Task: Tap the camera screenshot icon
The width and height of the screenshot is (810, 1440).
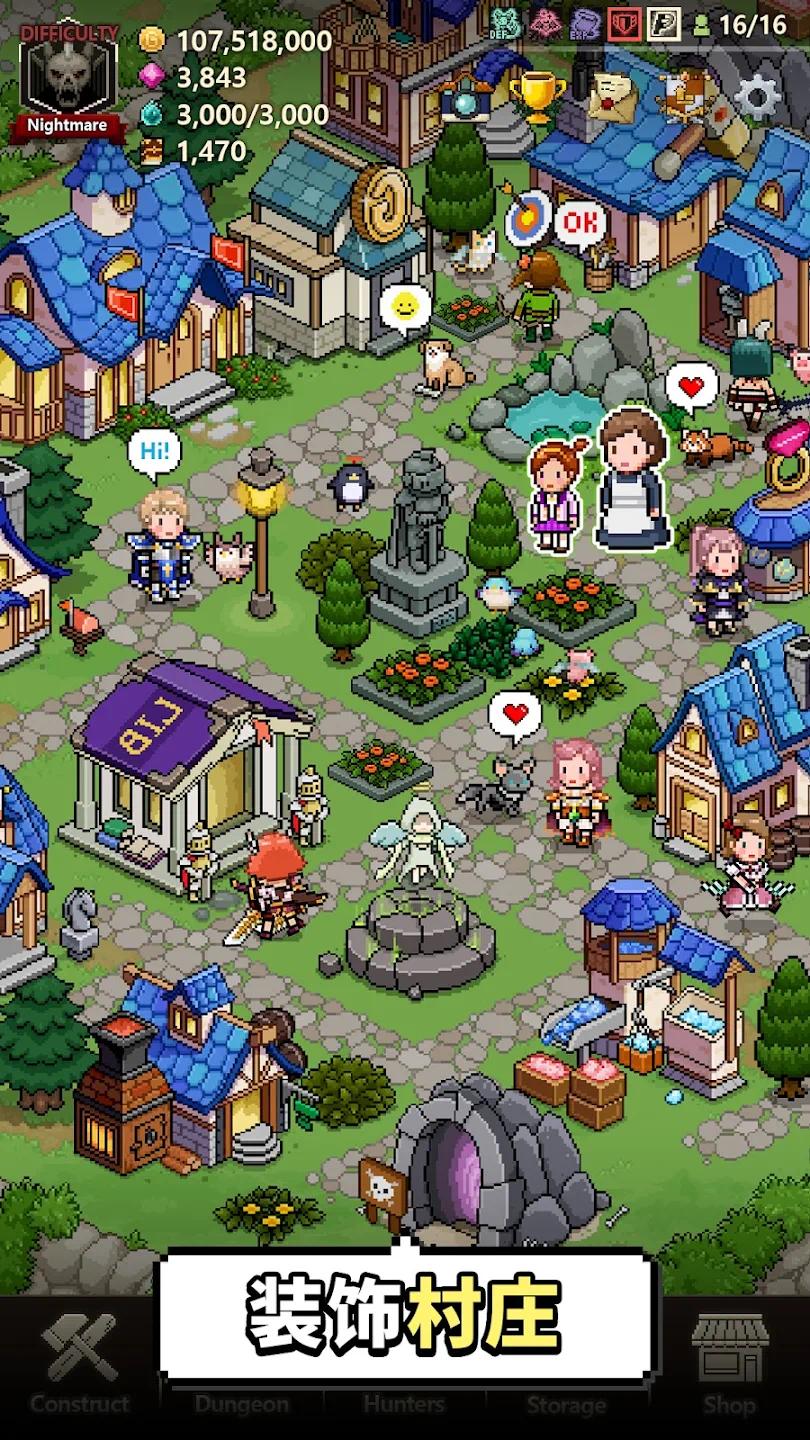Action: pos(463,99)
